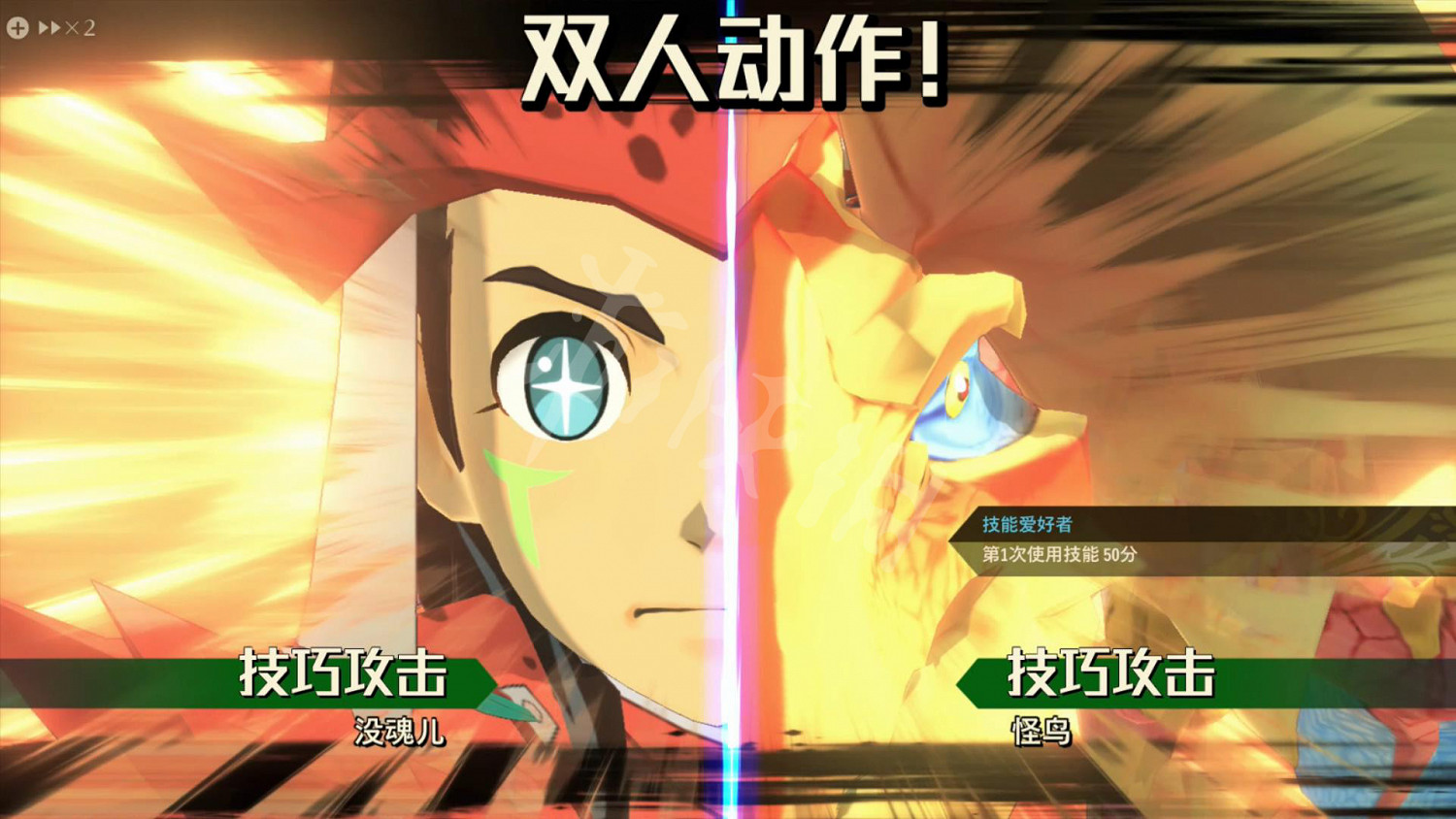Click the character name 没魂儿
Image resolution: width=1456 pixels, height=819 pixels.
[x=401, y=734]
